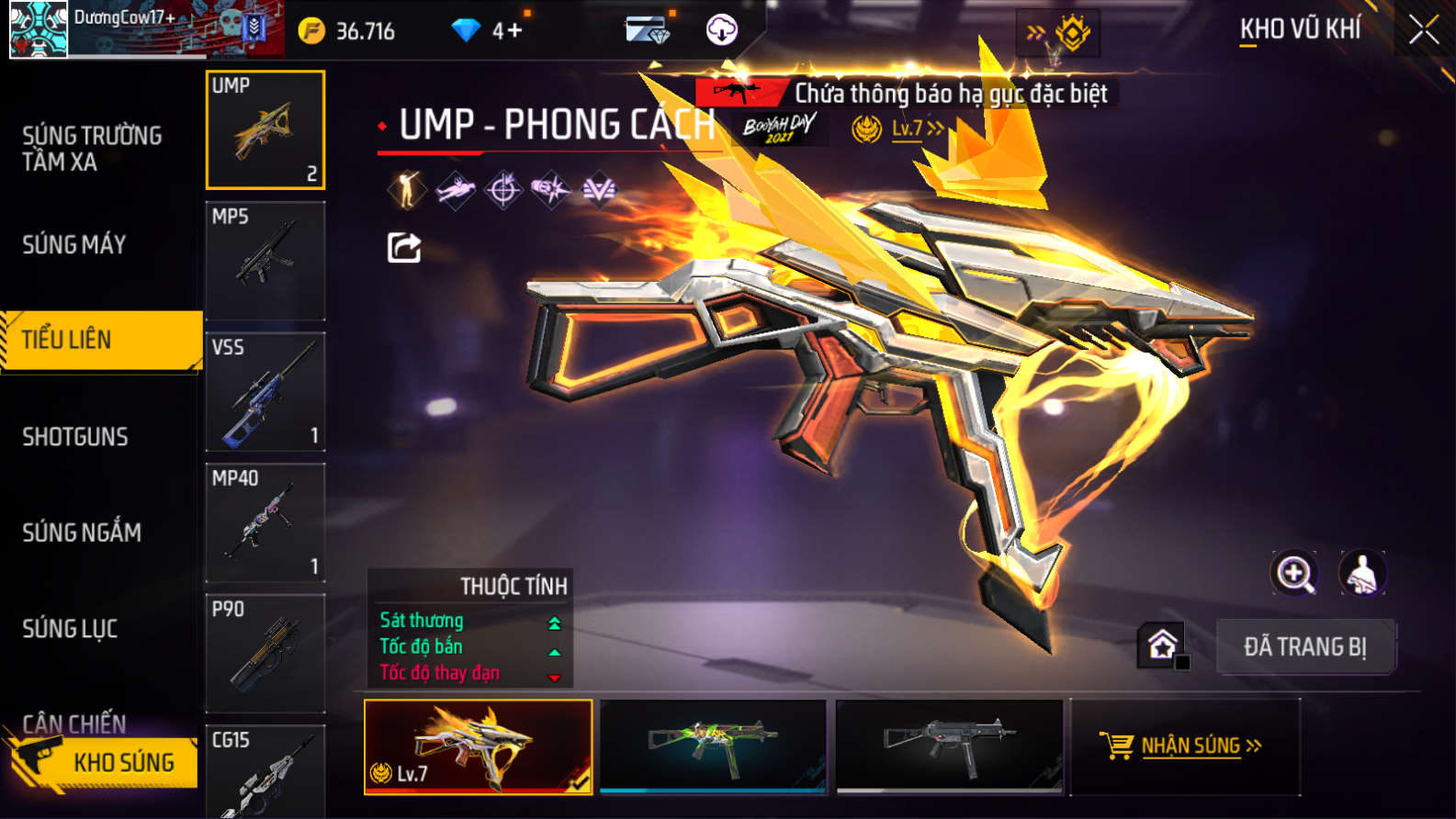Zoom in with the magnifier icon
Viewport: 1456px width, 819px height.
pyautogui.click(x=1293, y=574)
